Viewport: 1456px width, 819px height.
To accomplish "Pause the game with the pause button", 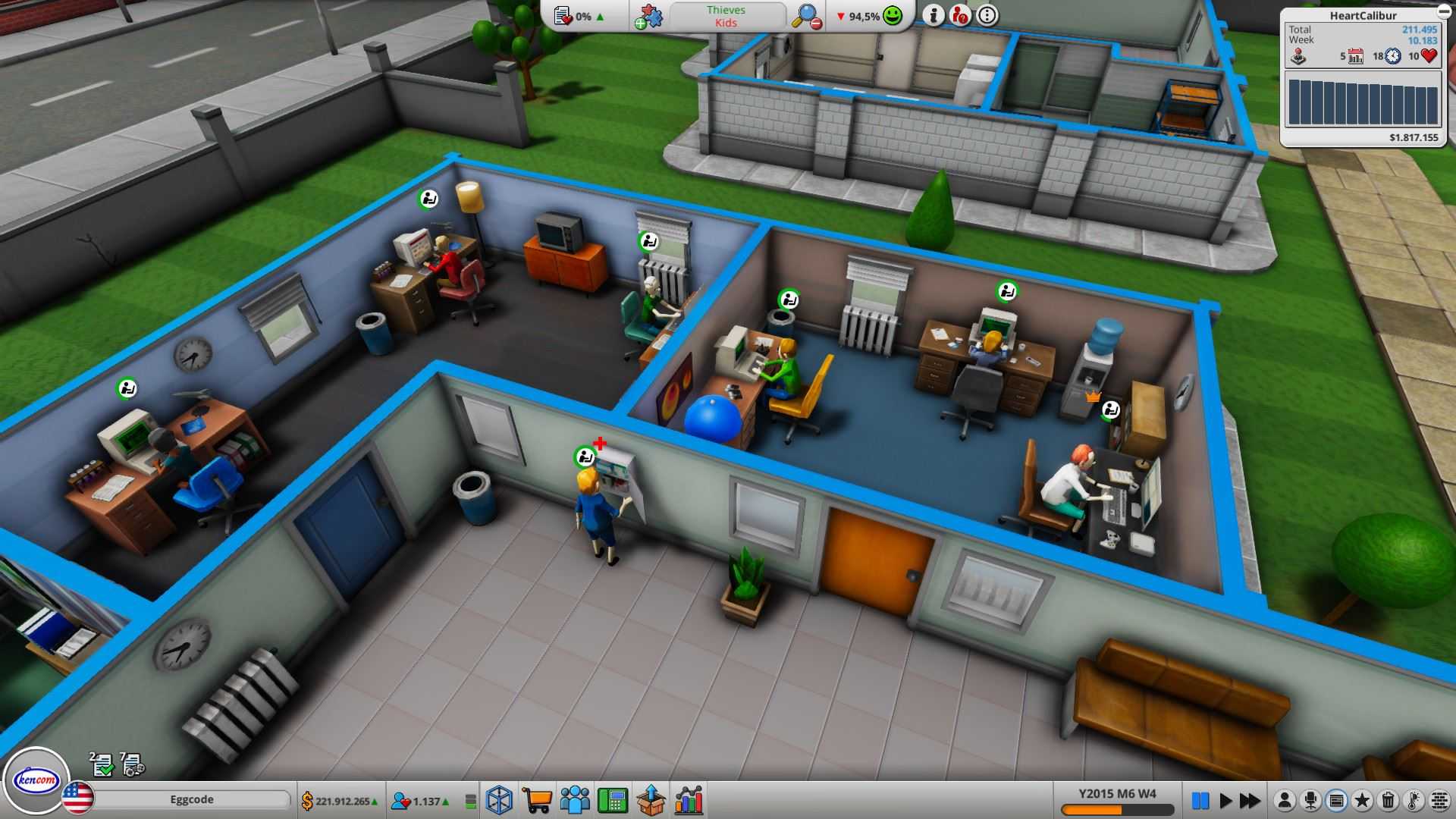I will click(1201, 799).
